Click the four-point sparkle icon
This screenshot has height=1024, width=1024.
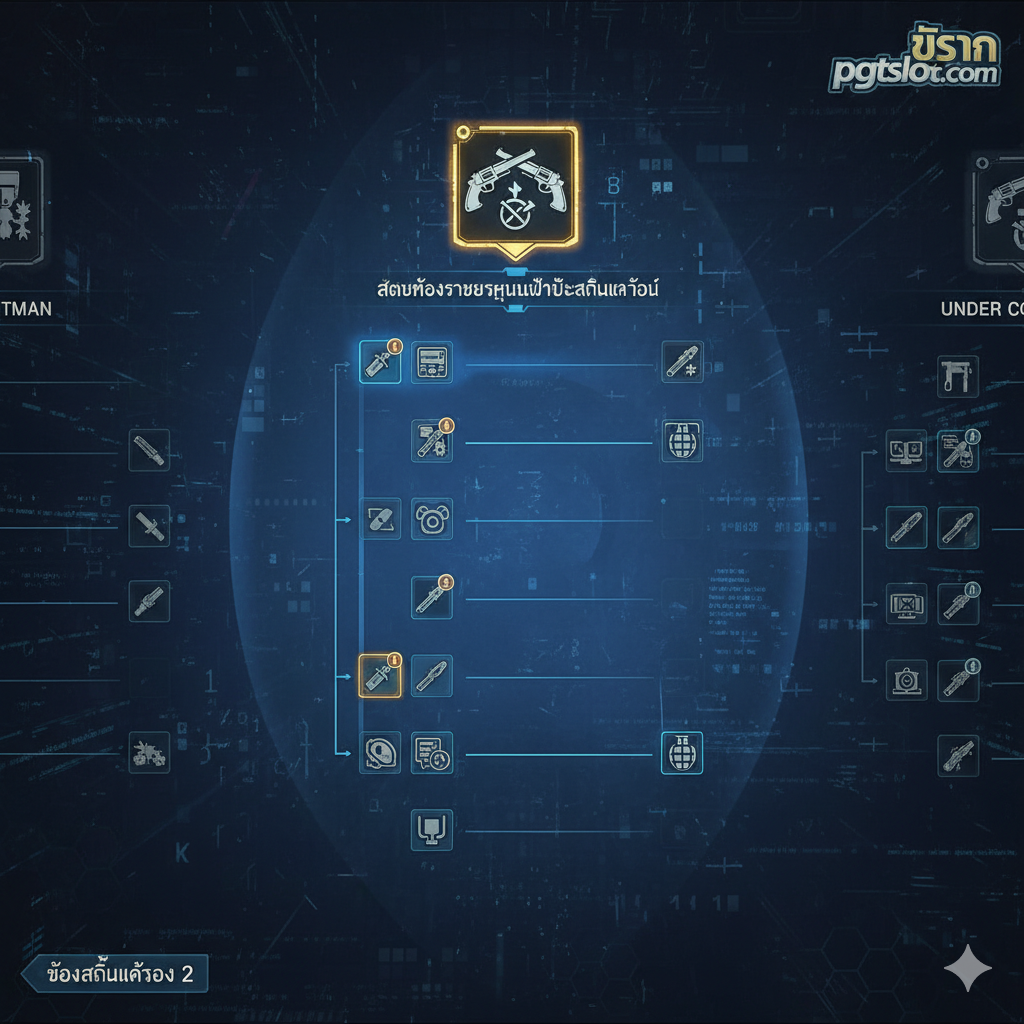pyautogui.click(x=968, y=968)
